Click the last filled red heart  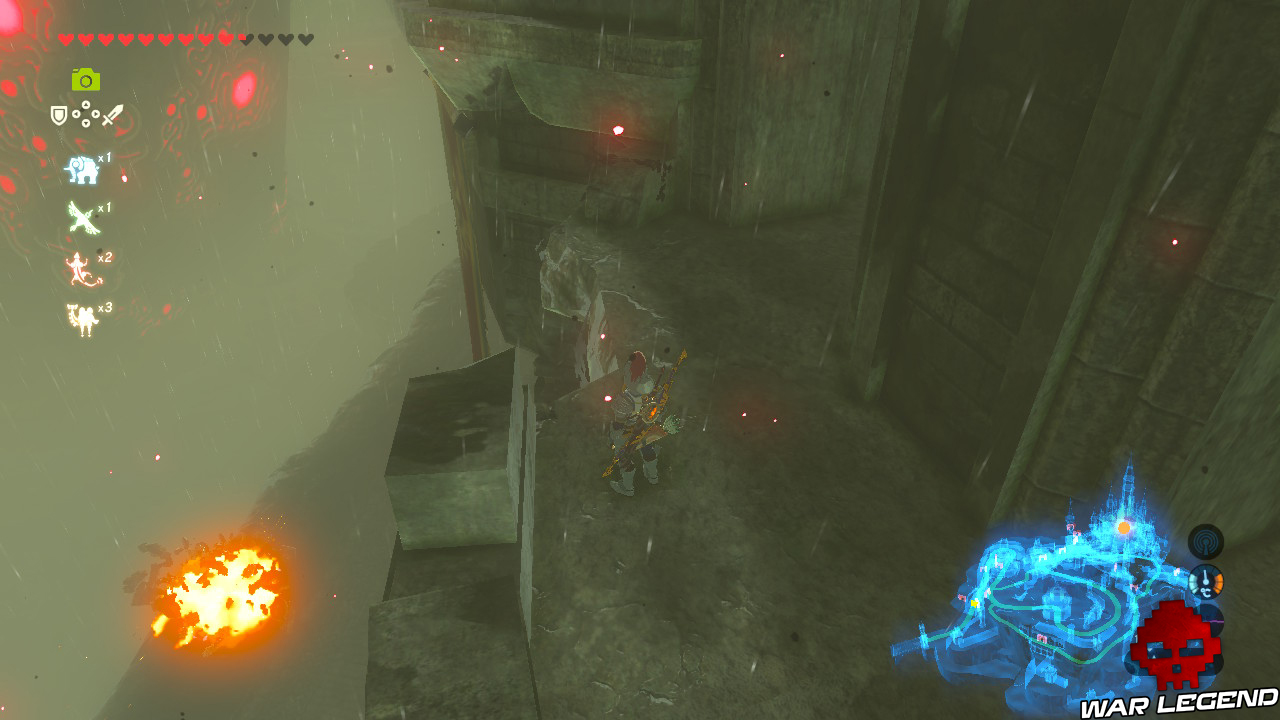[224, 38]
